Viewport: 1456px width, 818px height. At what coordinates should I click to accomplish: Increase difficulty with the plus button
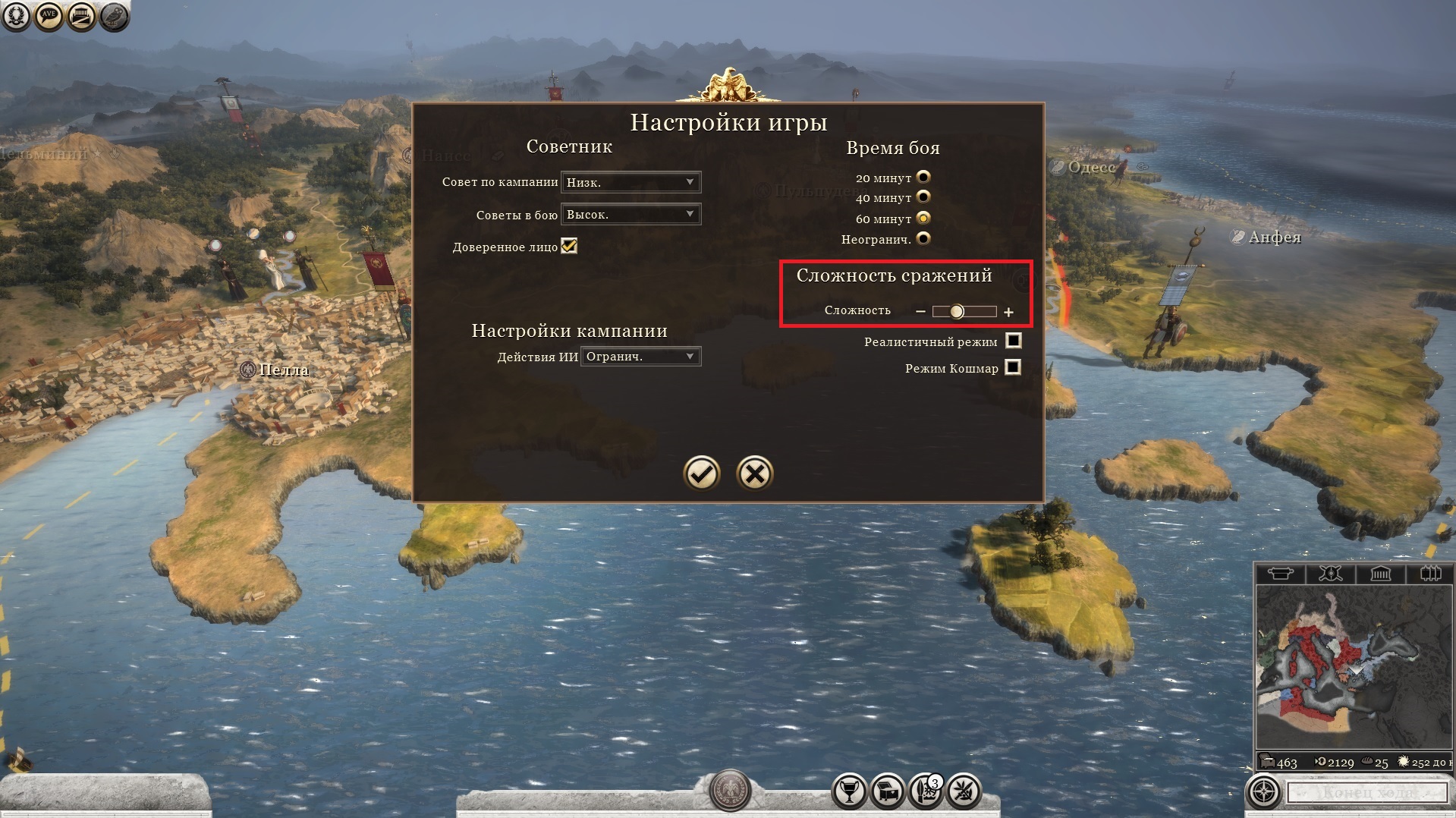[1008, 312]
